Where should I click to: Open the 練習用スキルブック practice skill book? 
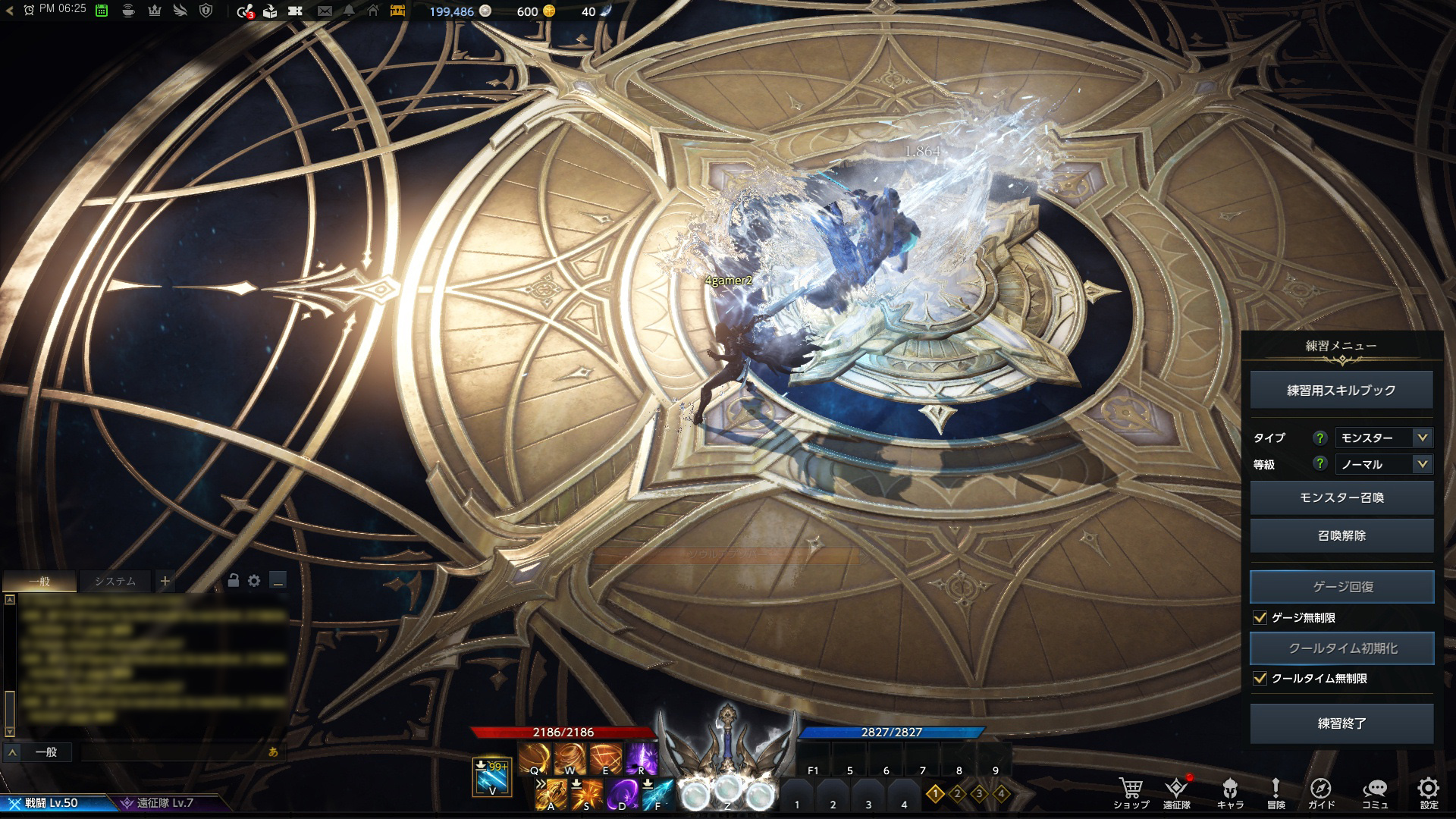coord(1341,391)
